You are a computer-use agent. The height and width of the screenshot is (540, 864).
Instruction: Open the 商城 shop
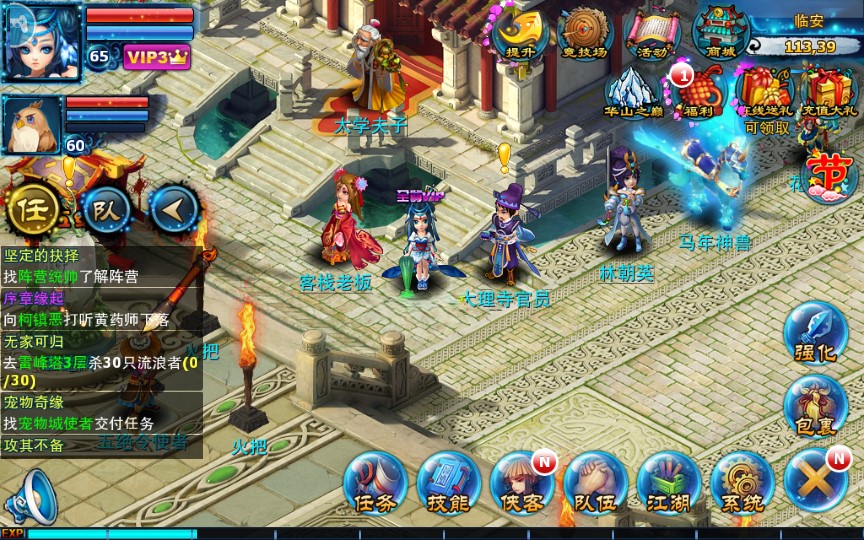(720, 34)
